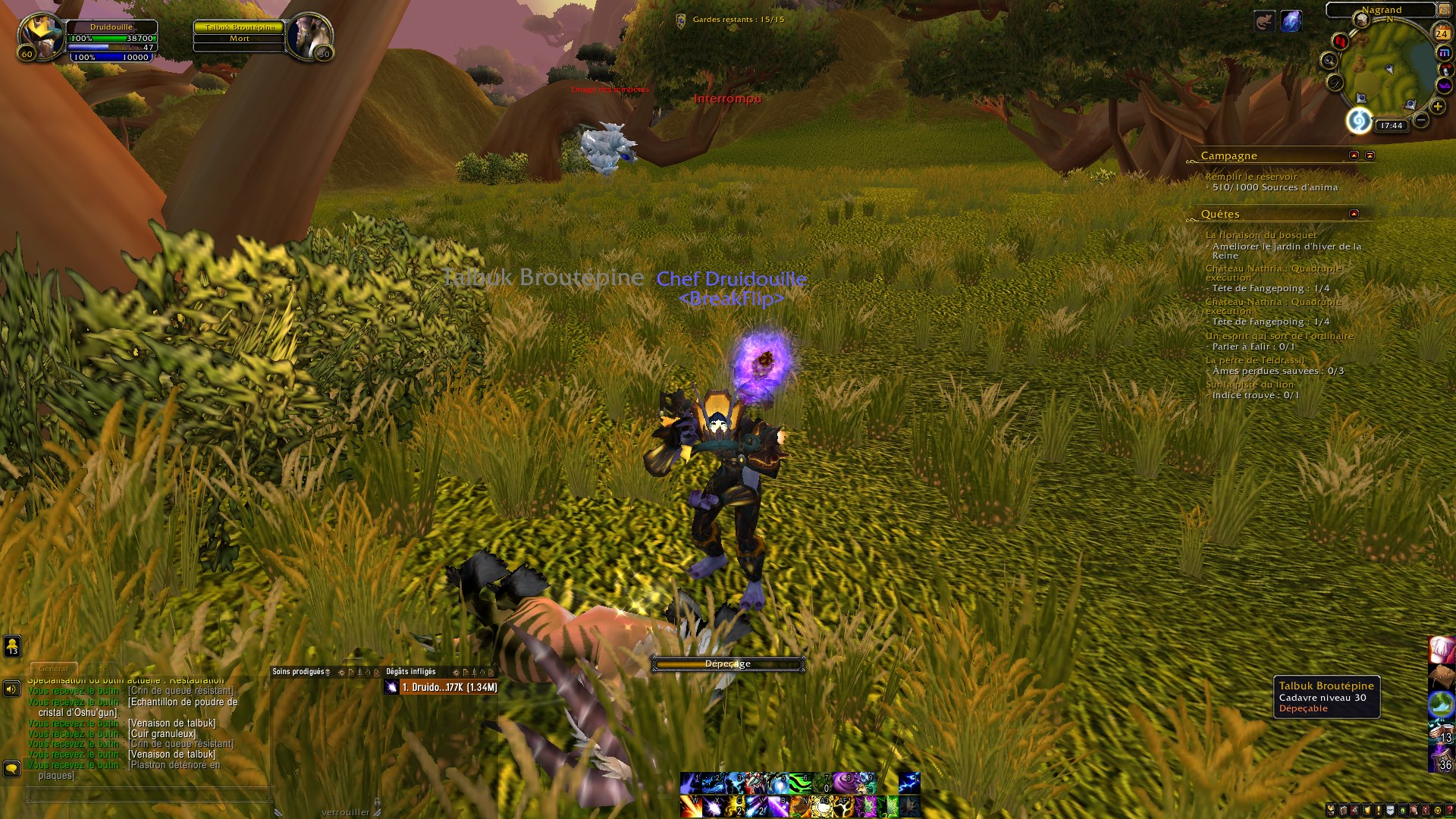Viewport: 1456px width, 819px height.
Task: Collapse the Campagne section of the objective tracker
Action: 1354,155
